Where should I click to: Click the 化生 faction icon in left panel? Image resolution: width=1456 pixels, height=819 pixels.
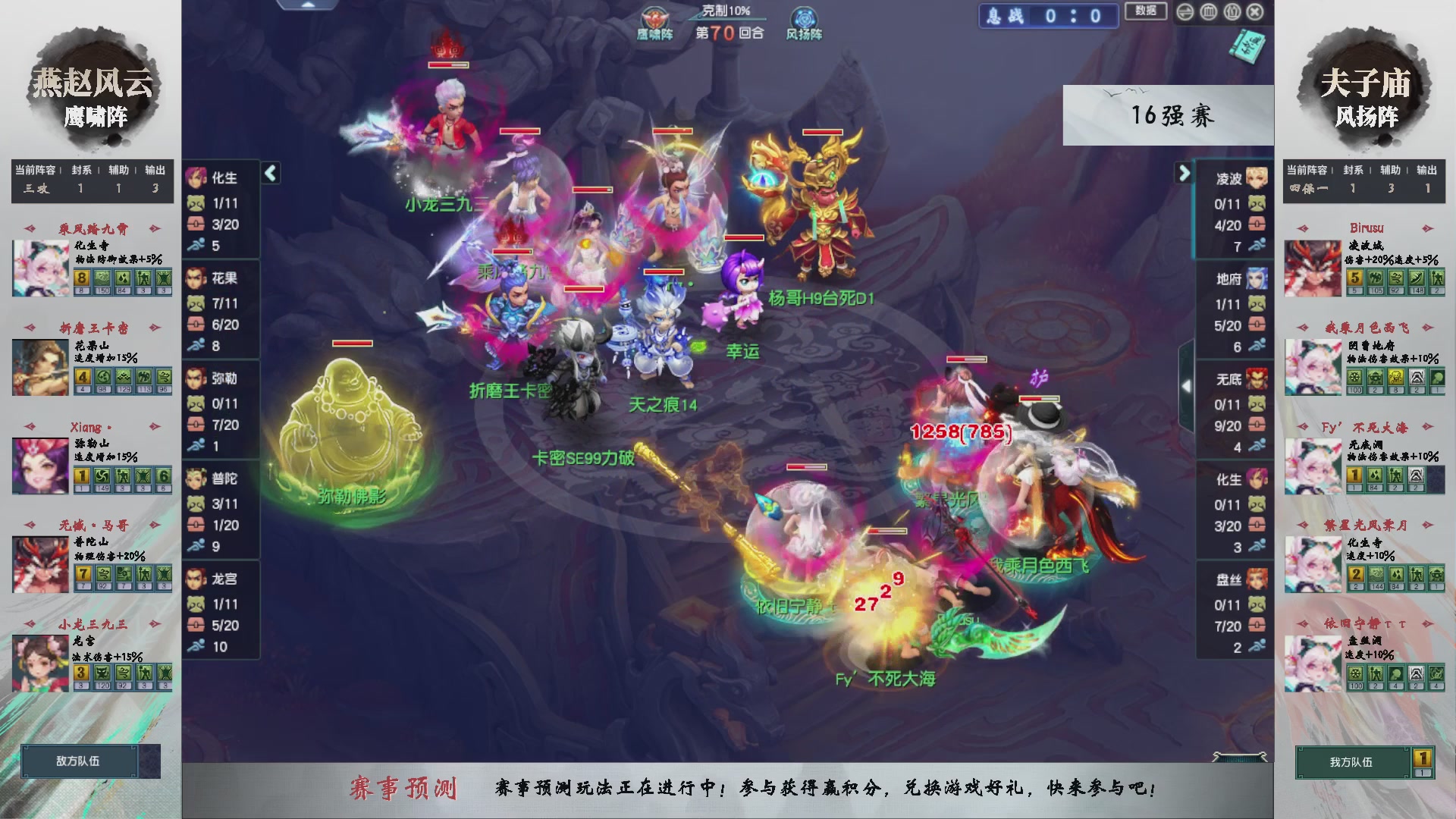[197, 177]
